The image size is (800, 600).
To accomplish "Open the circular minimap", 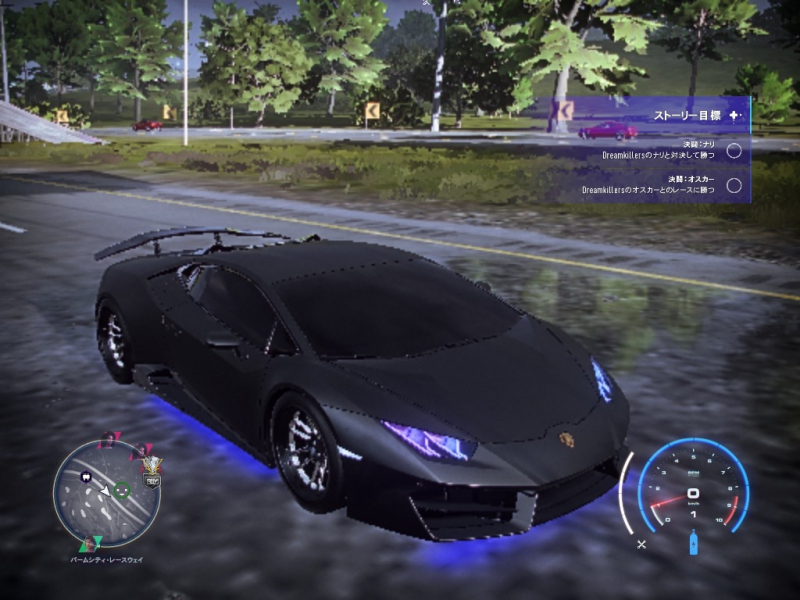I will [106, 493].
